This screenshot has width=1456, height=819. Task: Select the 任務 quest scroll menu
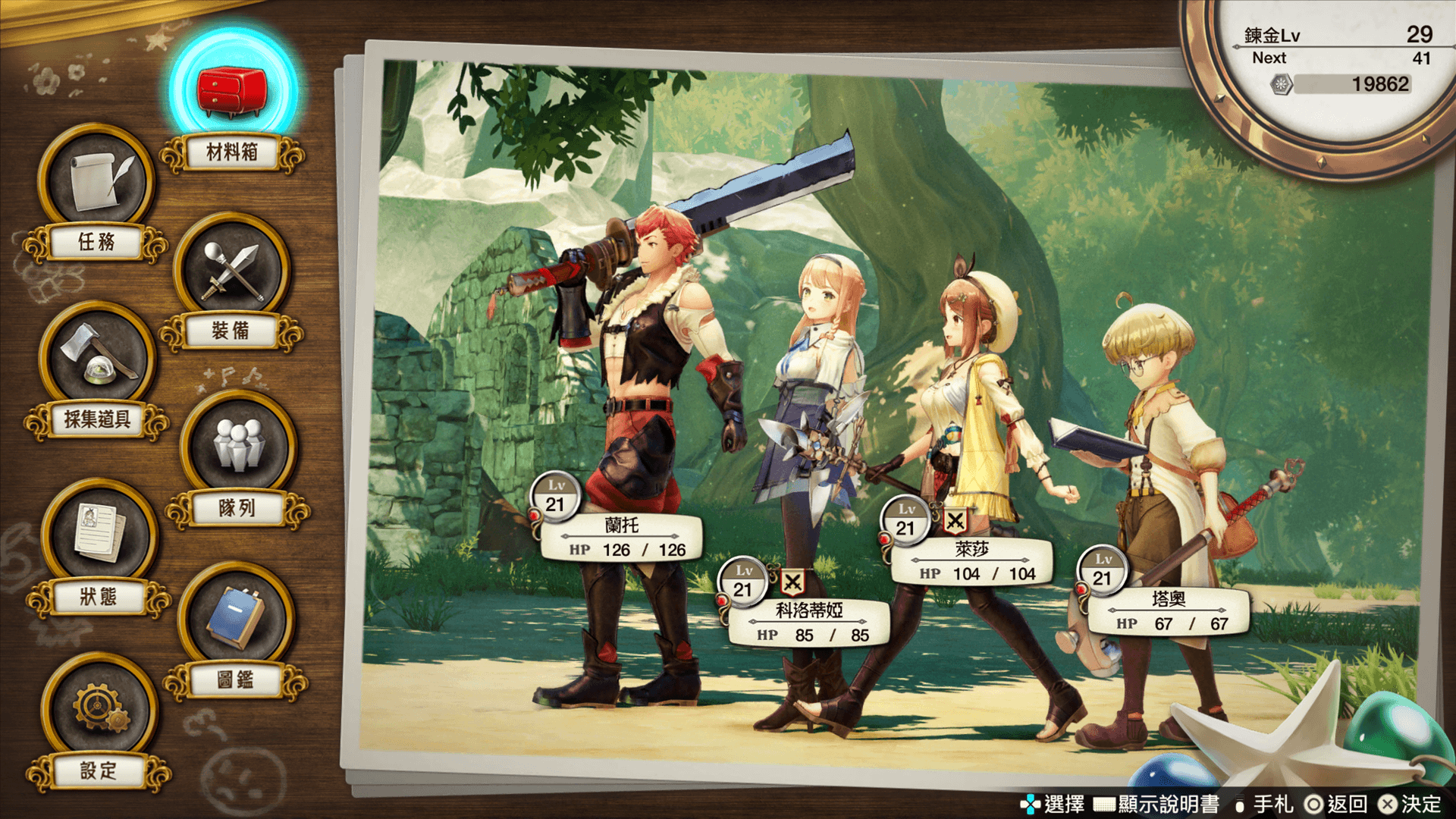(x=96, y=182)
